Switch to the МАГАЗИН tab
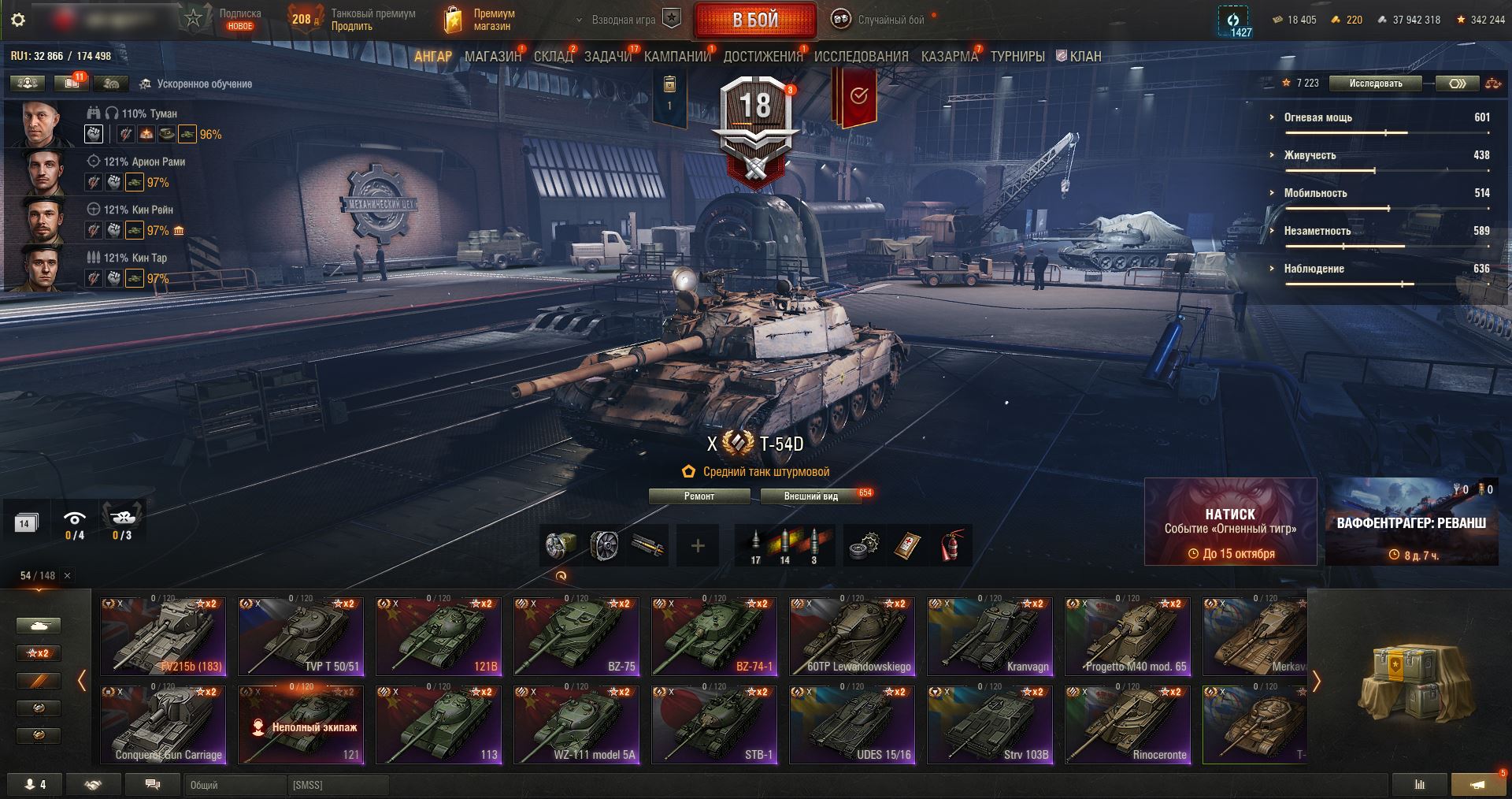 click(492, 56)
